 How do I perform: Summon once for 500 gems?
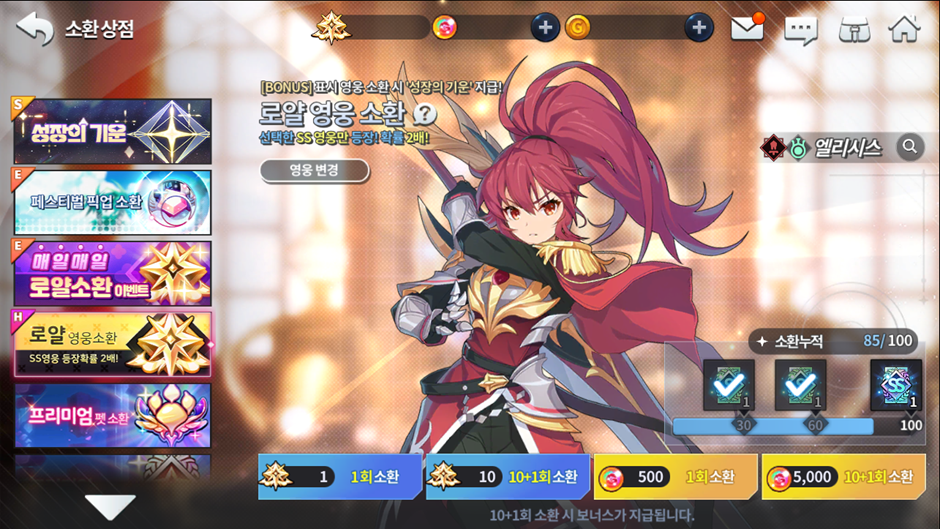click(x=674, y=477)
